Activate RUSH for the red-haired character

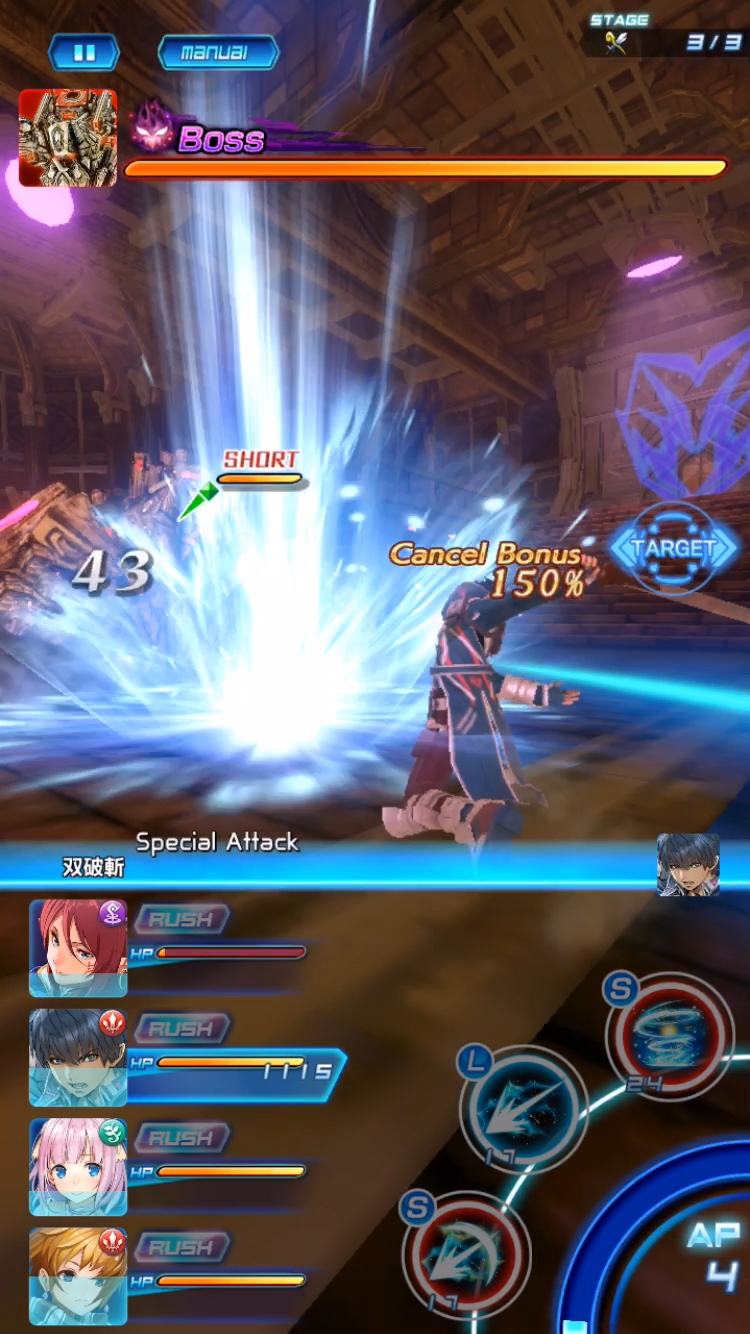pos(181,919)
